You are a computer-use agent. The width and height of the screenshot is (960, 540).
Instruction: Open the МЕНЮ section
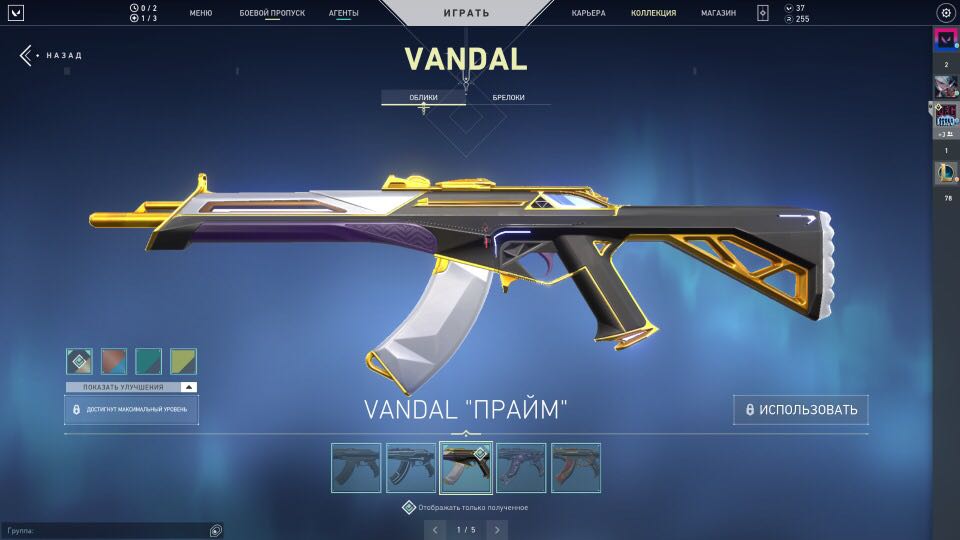click(x=200, y=13)
